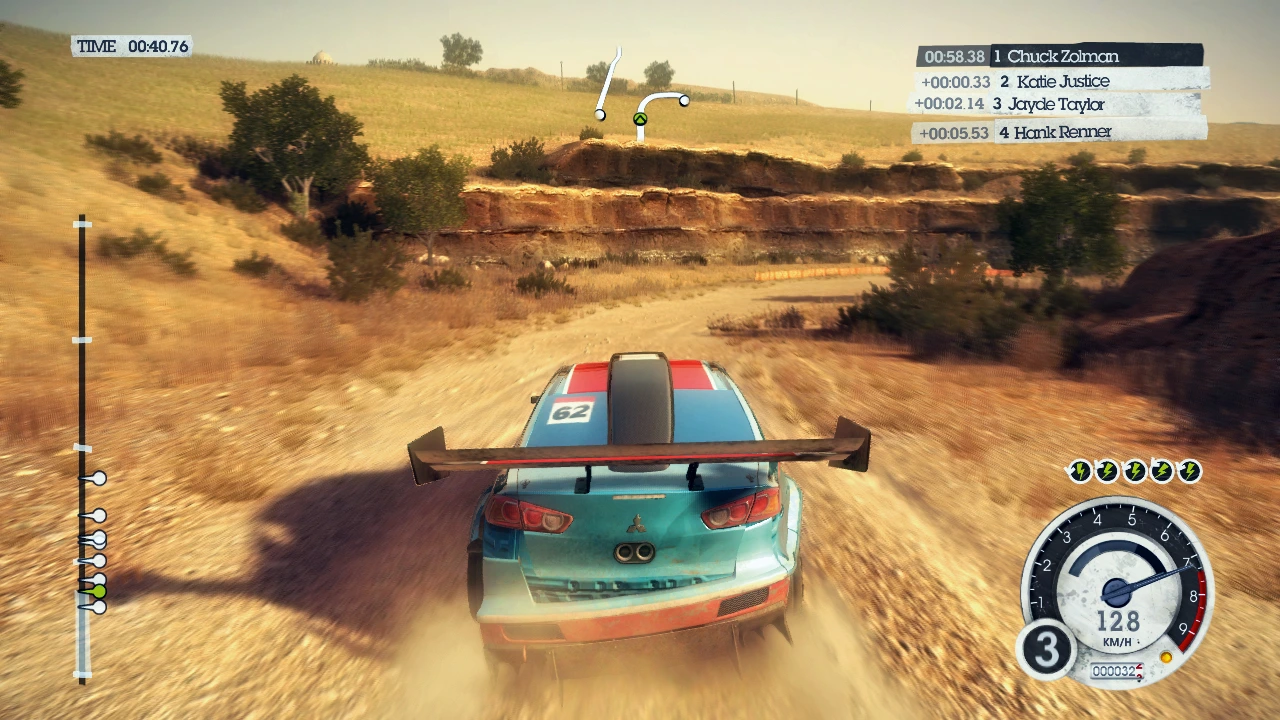
Task: Click the fourth lightning charge icon
Action: pyautogui.click(x=1161, y=472)
